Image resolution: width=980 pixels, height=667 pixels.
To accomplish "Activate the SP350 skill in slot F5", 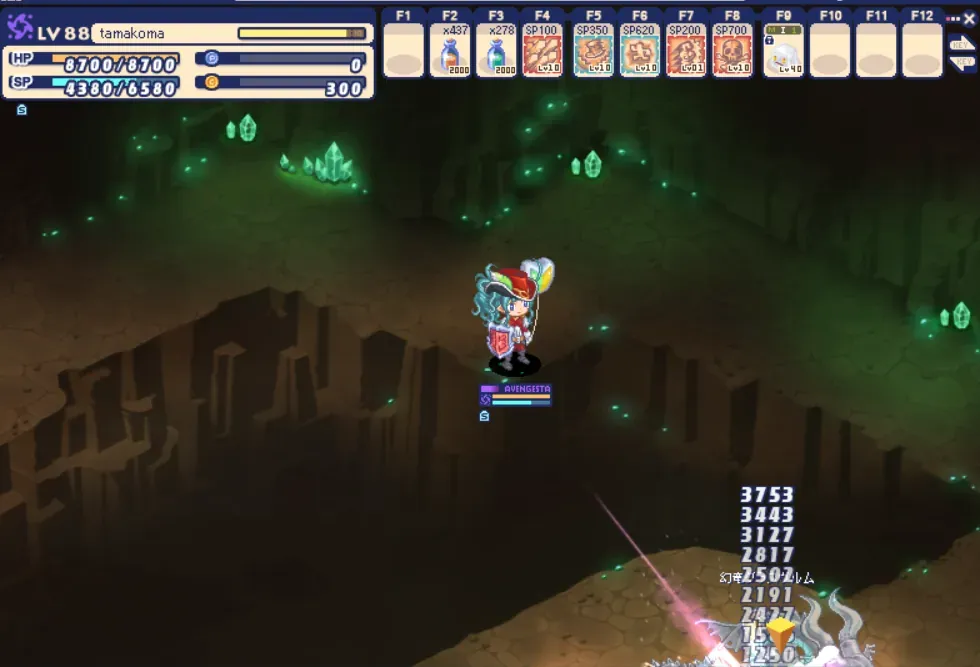I will pos(594,51).
